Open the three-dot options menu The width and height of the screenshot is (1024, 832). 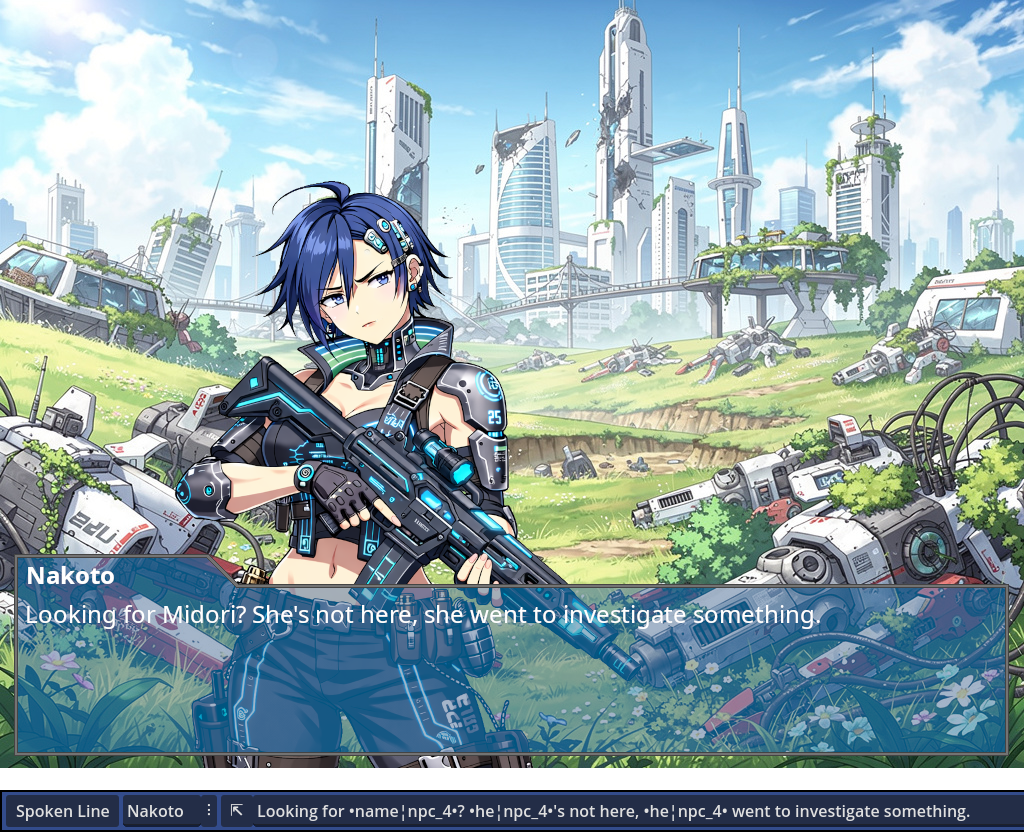[209, 810]
